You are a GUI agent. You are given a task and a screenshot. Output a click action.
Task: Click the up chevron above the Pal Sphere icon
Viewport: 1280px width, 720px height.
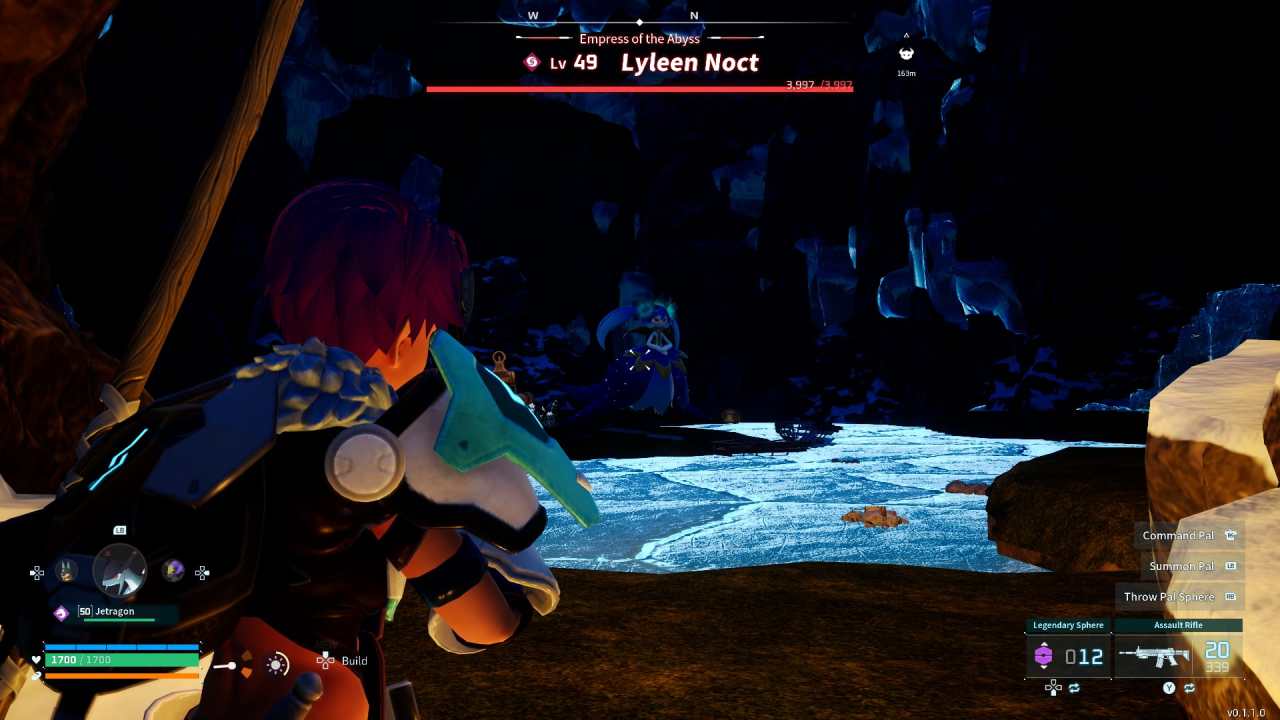pos(1044,644)
